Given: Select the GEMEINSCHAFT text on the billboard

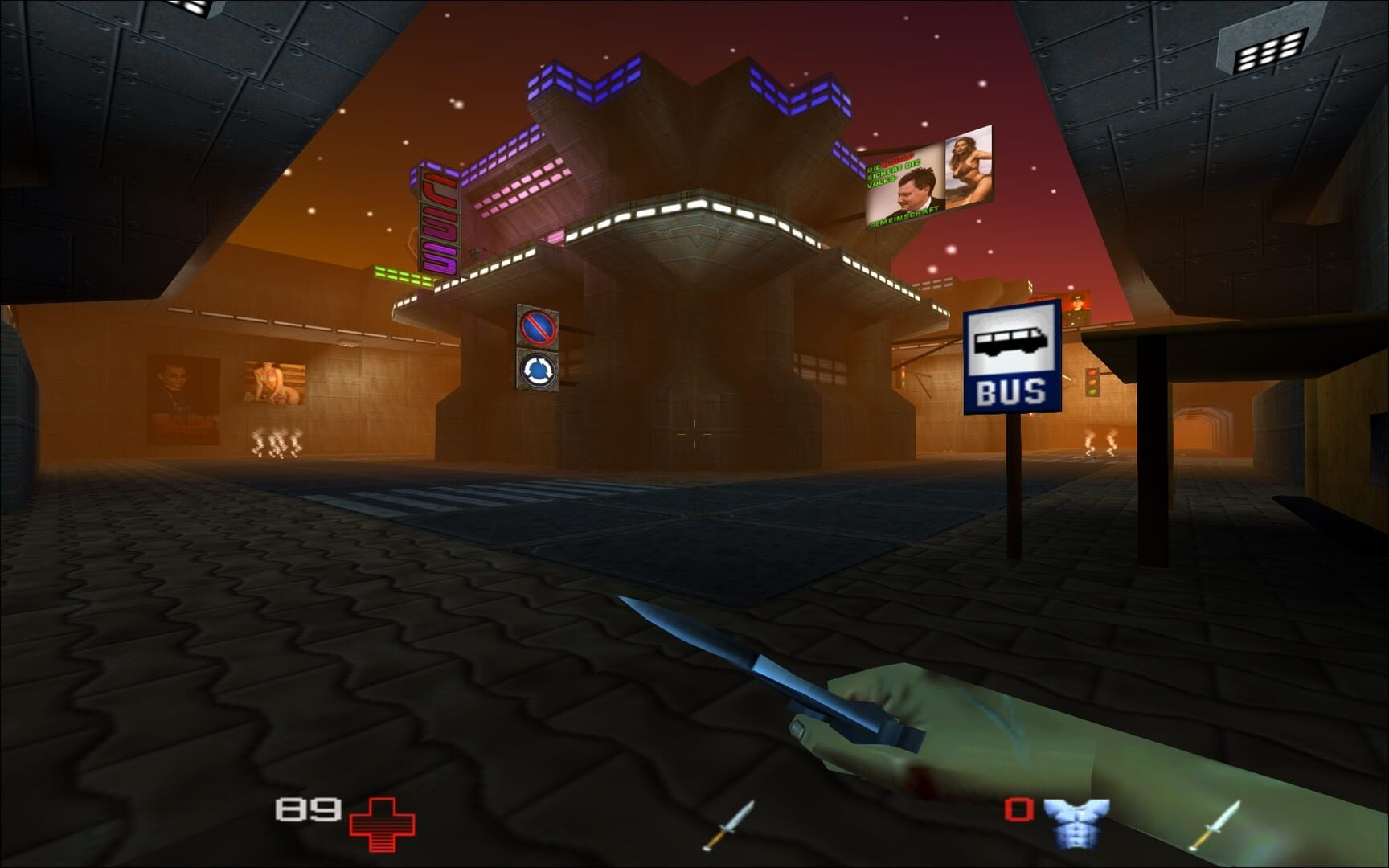Looking at the screenshot, I should point(903,215).
